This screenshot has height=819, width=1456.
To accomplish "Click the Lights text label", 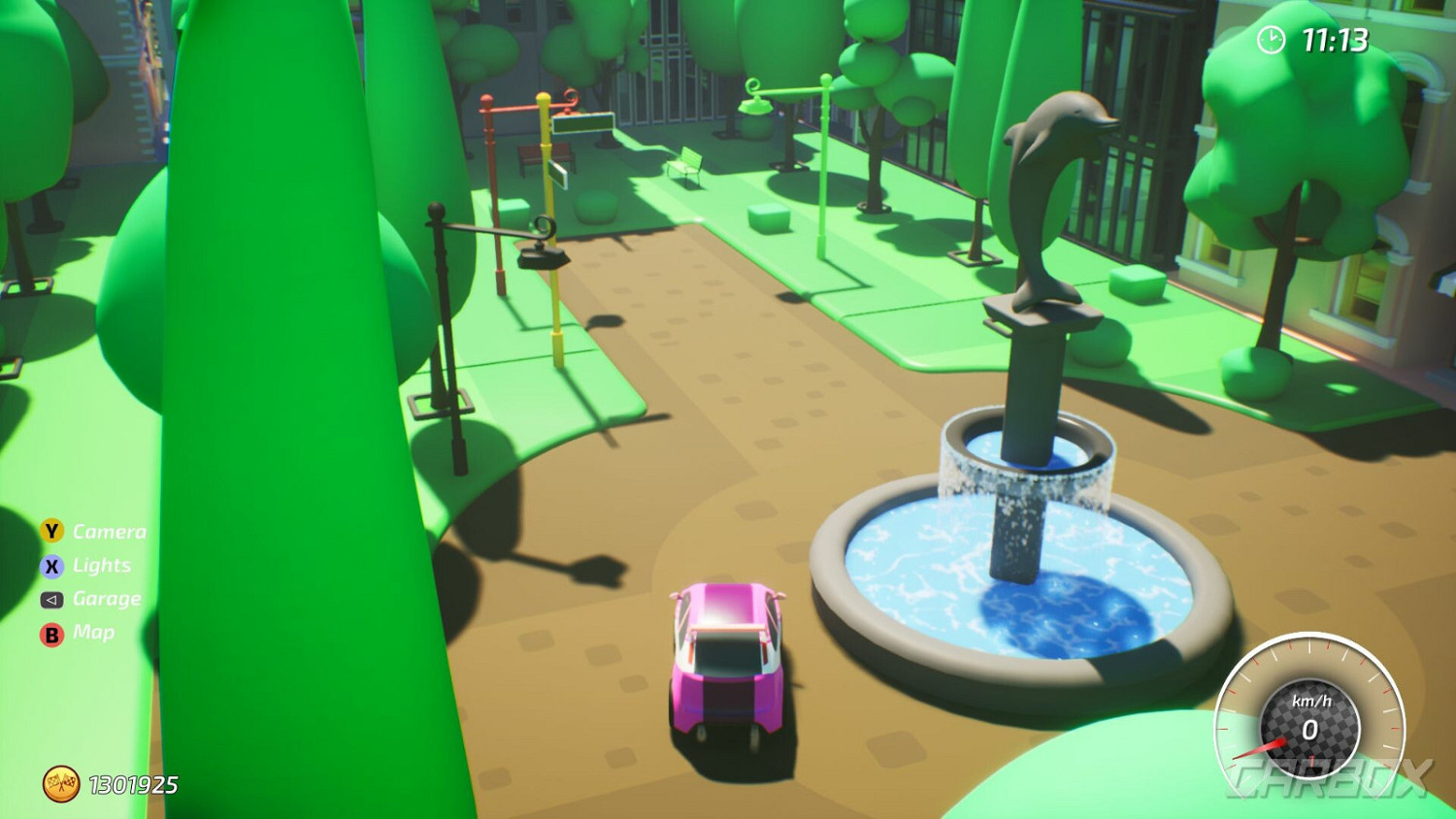I will point(102,566).
